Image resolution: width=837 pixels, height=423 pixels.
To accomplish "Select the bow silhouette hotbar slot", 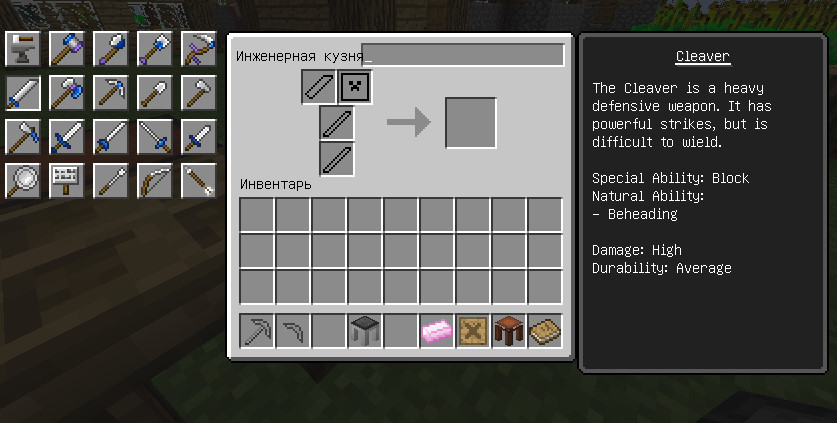I will pyautogui.click(x=293, y=330).
